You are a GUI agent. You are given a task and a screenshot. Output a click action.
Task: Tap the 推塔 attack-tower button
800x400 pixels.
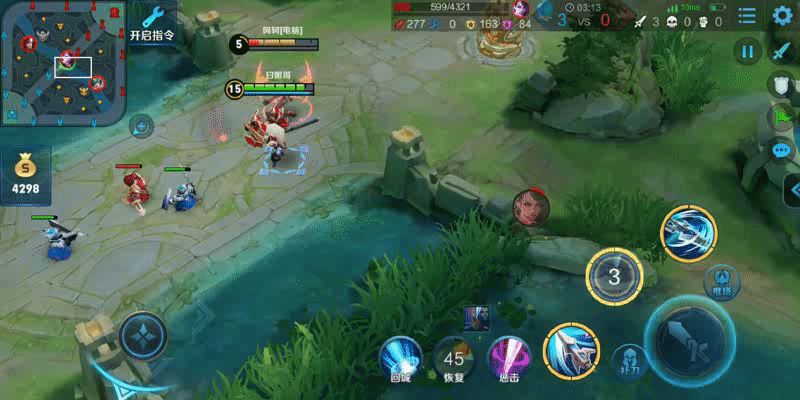point(720,281)
